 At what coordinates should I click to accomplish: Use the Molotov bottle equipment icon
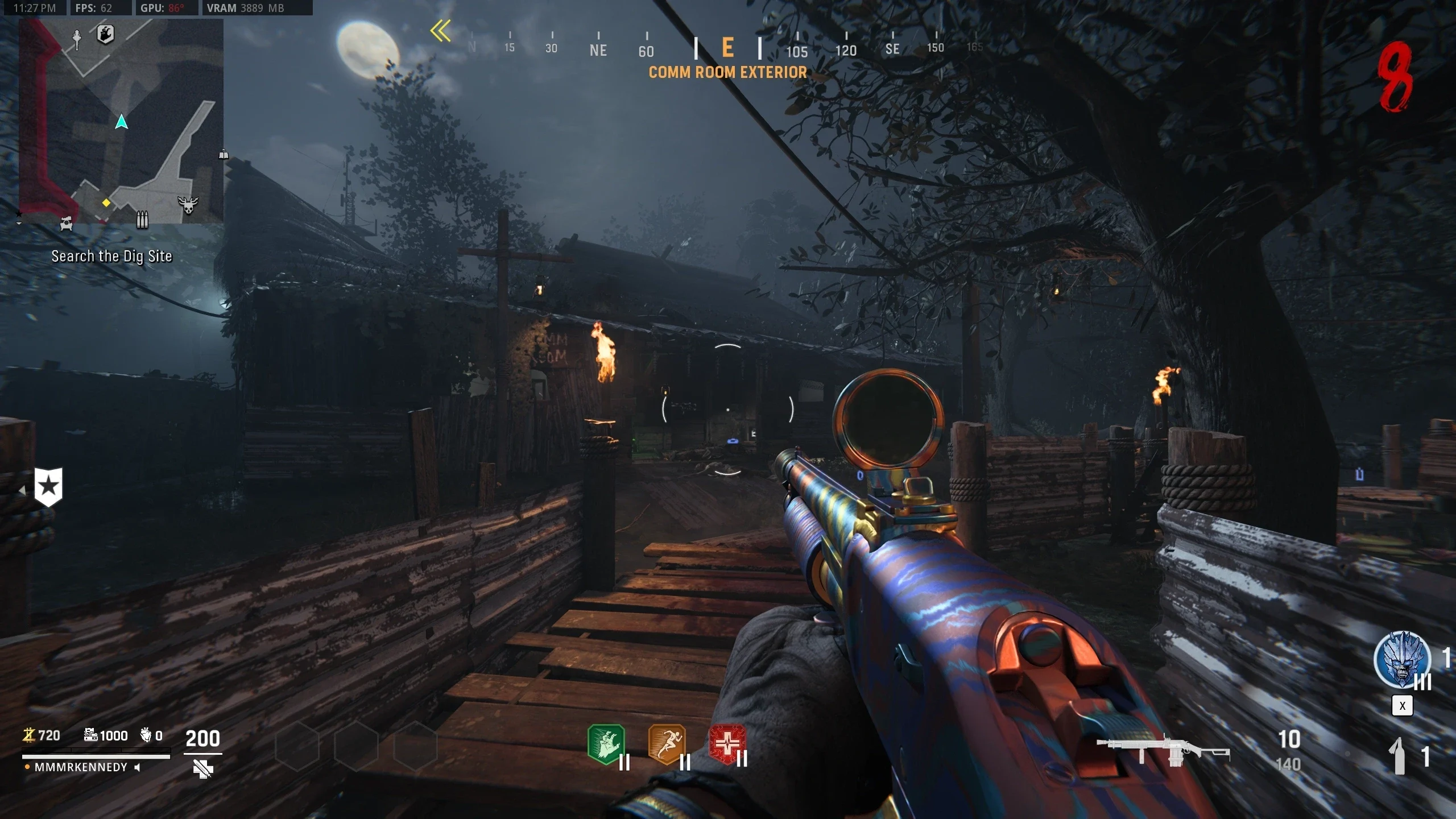point(1398,756)
